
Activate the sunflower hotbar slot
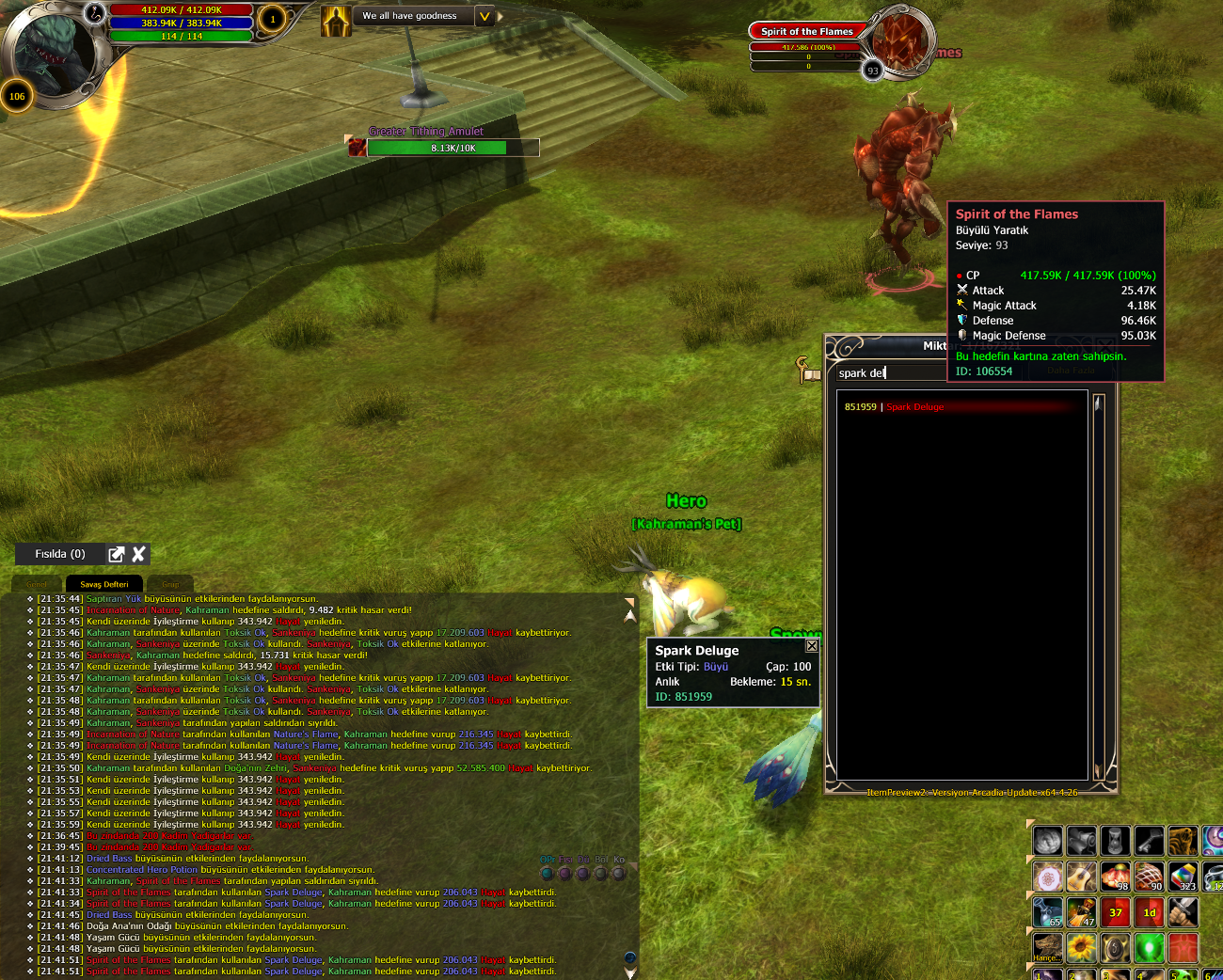coord(1081,947)
